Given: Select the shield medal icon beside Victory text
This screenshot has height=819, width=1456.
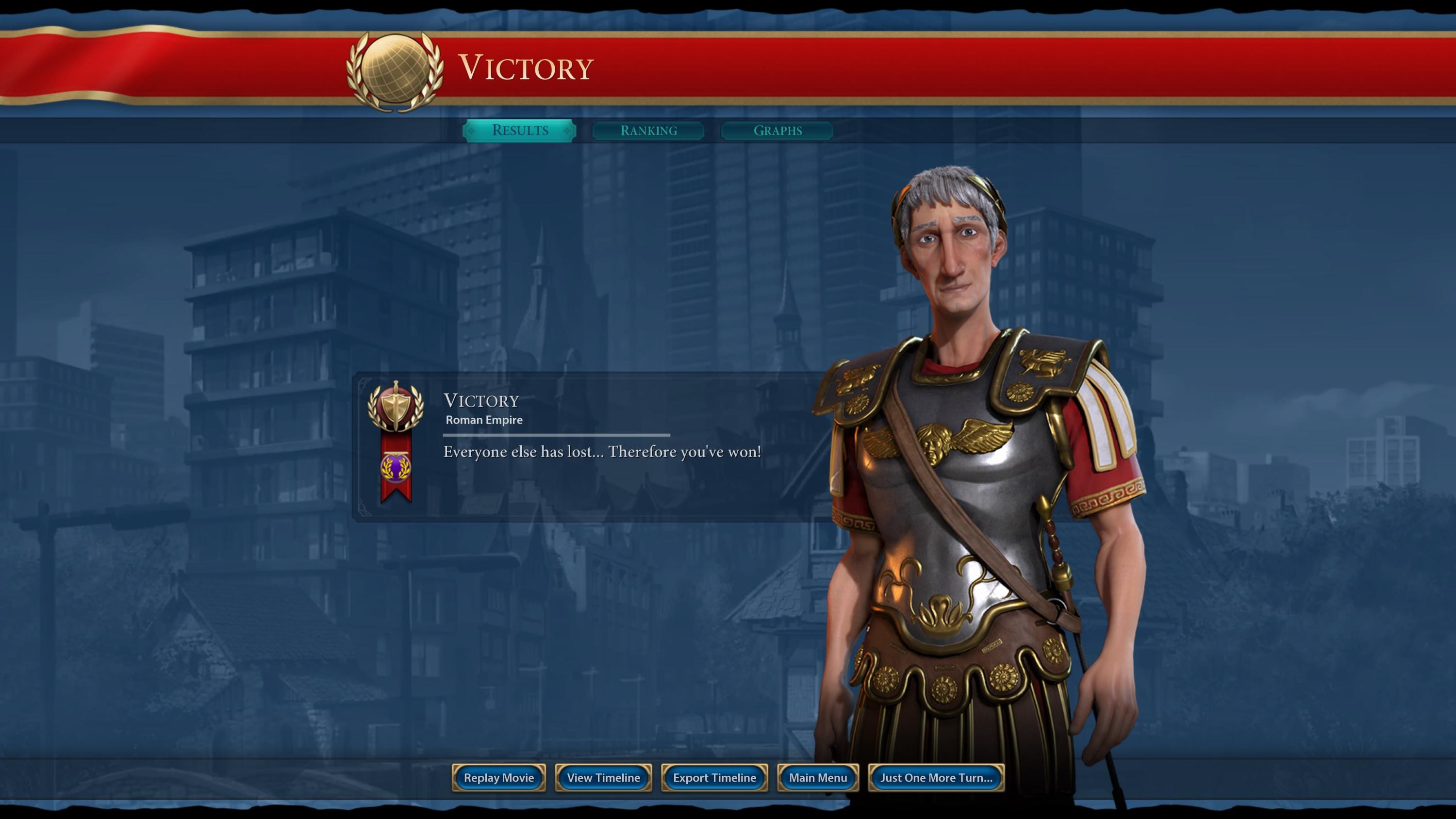Looking at the screenshot, I should 396,408.
